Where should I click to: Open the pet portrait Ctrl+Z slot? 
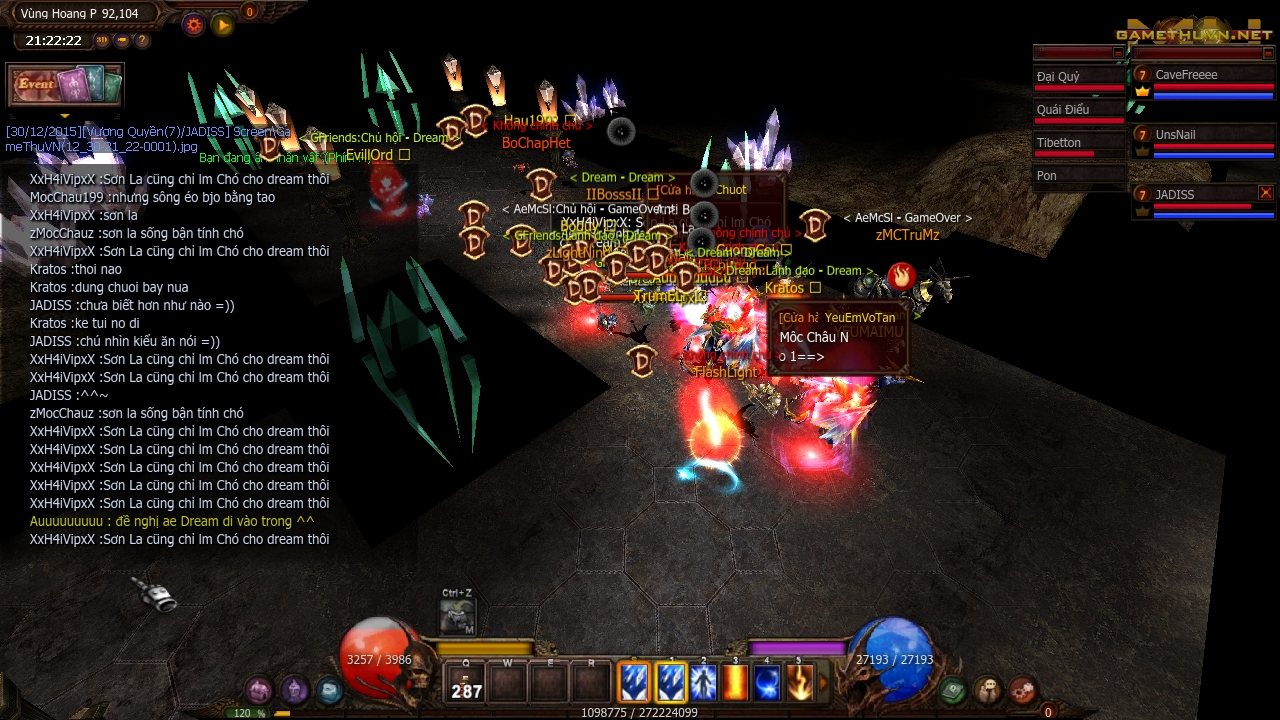pyautogui.click(x=457, y=617)
